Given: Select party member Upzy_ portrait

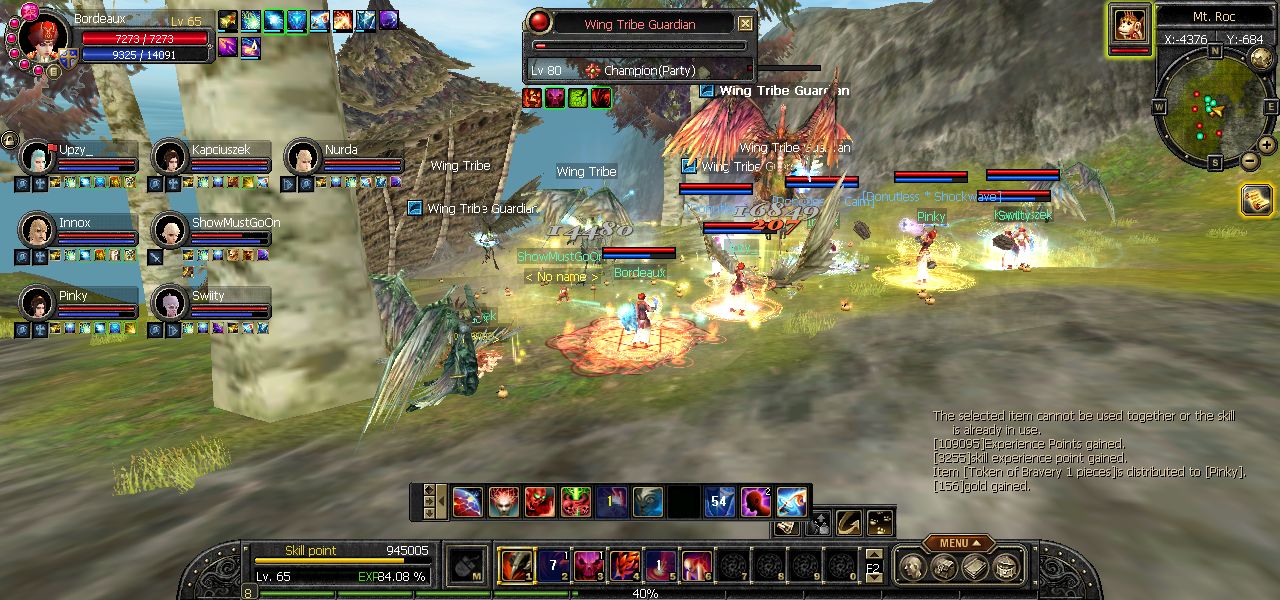Looking at the screenshot, I should 37,158.
